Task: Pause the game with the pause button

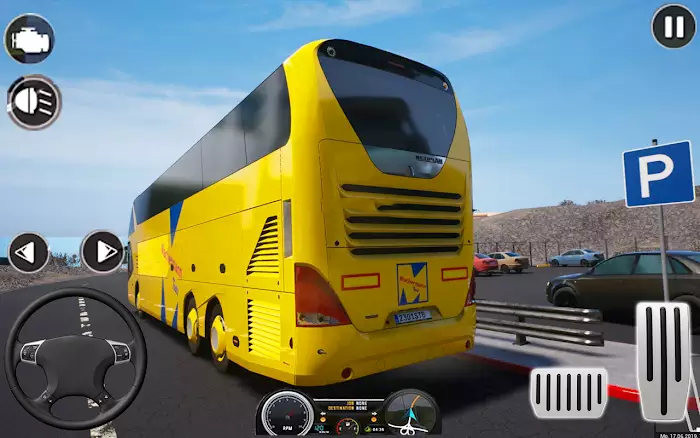Action: click(673, 26)
